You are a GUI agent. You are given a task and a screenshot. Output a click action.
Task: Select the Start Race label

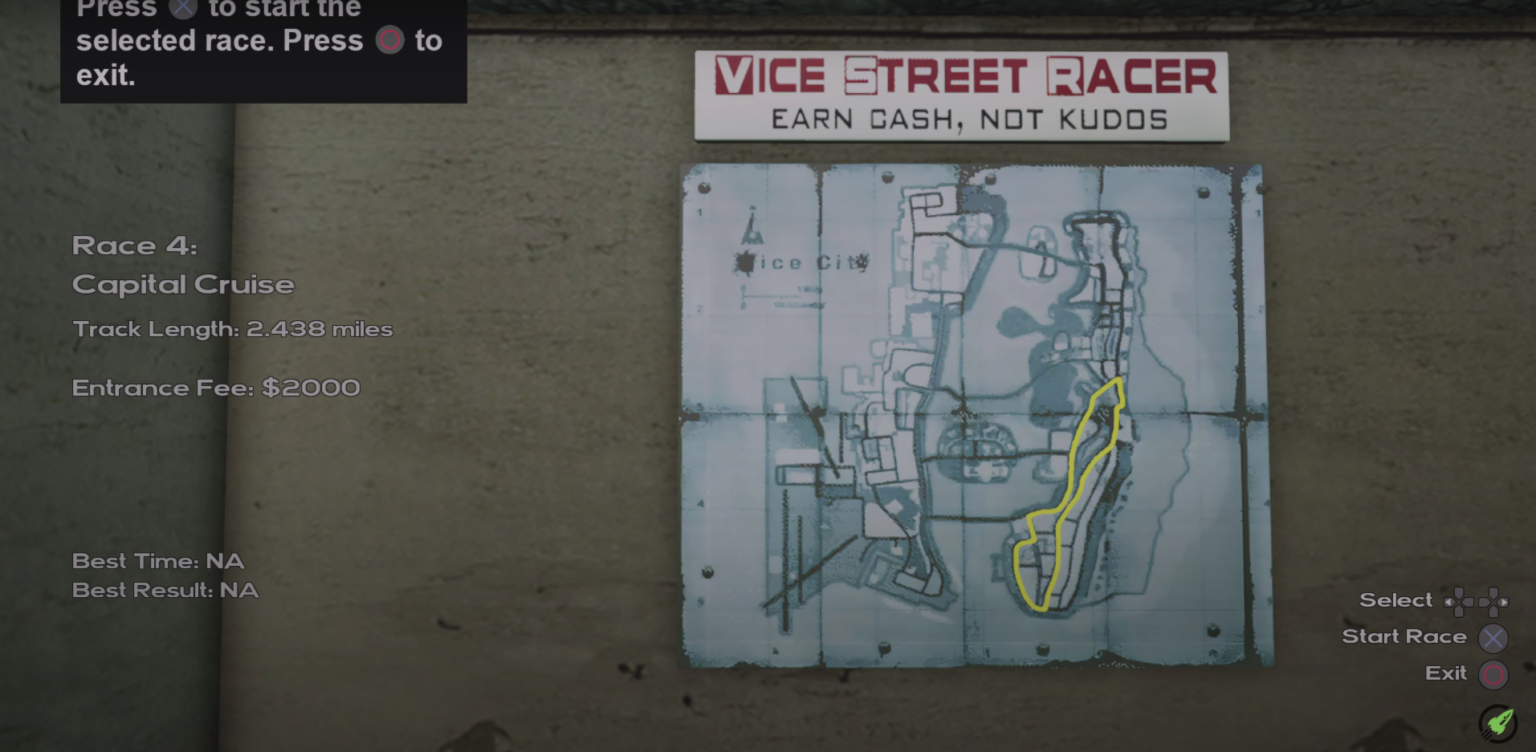point(1404,636)
